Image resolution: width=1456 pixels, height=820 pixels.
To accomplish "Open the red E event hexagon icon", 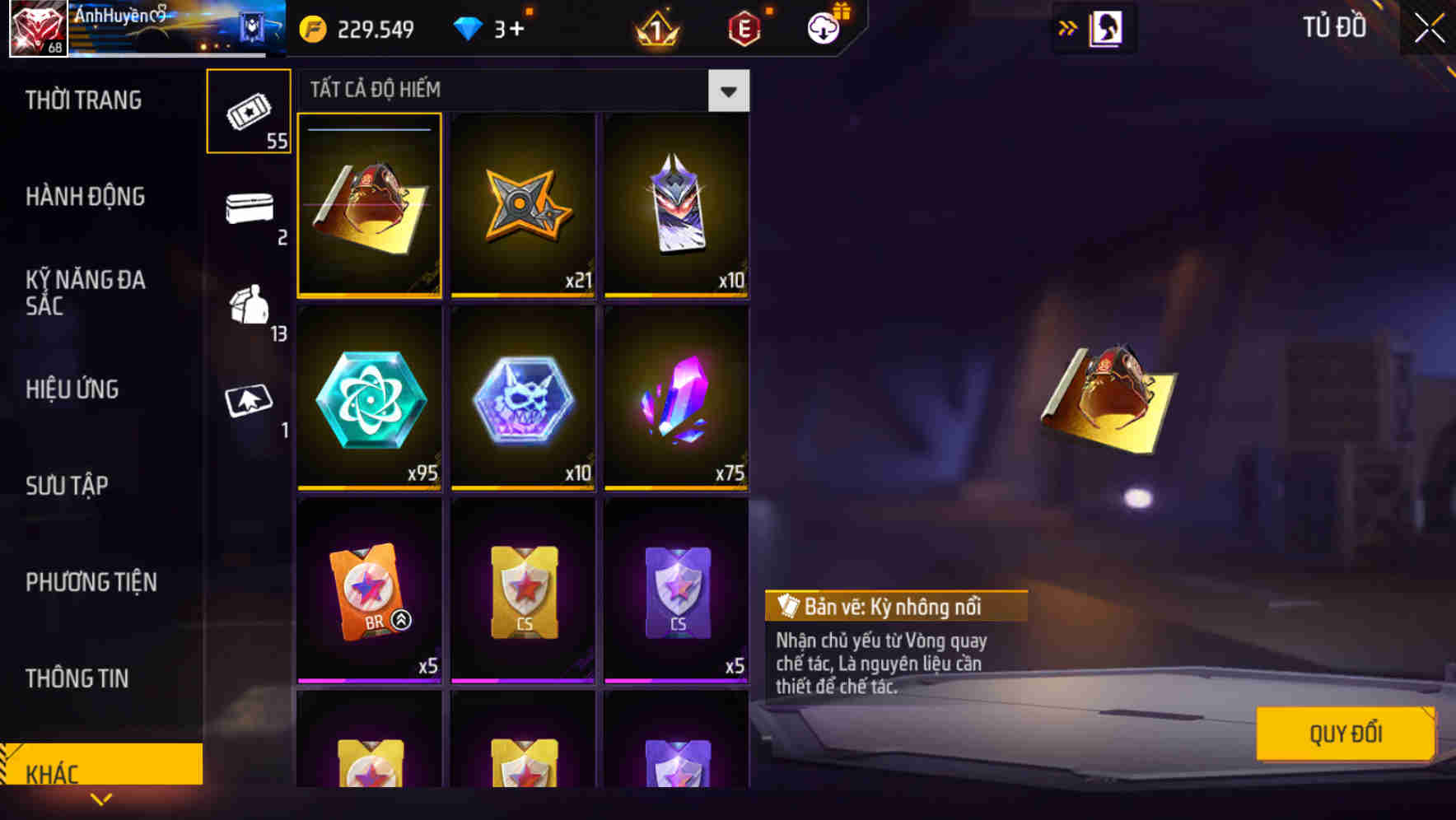I will [743, 27].
